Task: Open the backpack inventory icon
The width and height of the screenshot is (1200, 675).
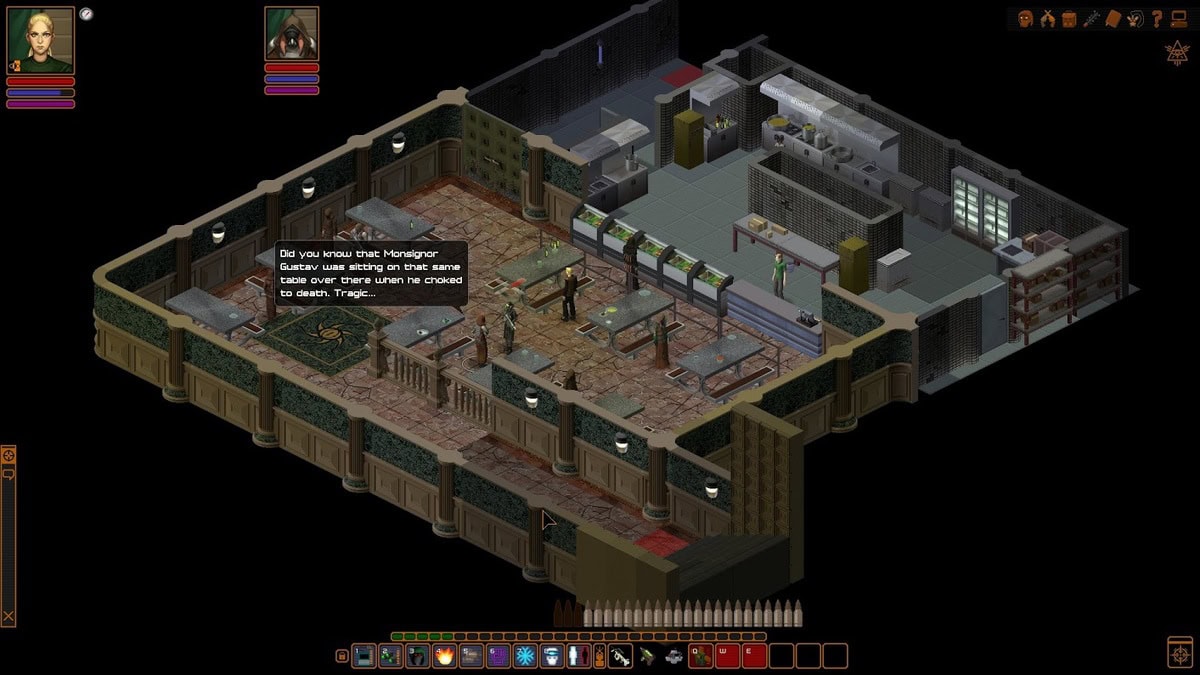Action: pyautogui.click(x=1069, y=18)
